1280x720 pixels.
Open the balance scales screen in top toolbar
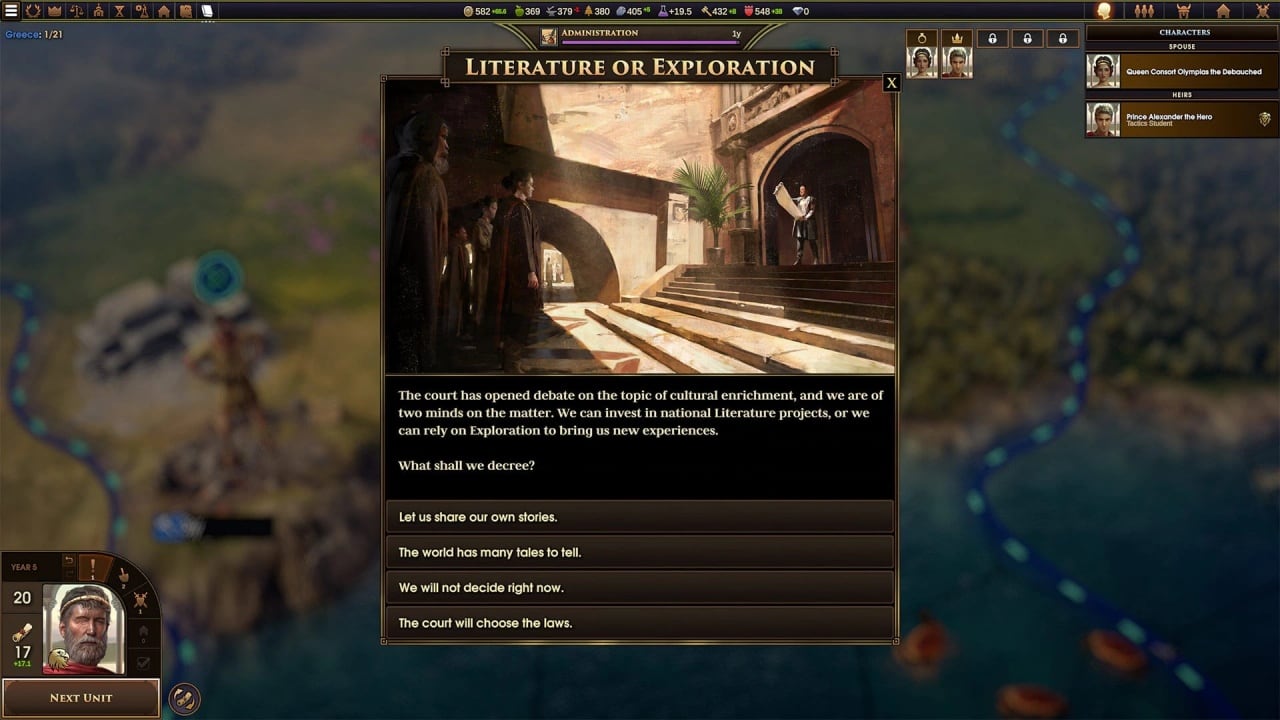(77, 11)
